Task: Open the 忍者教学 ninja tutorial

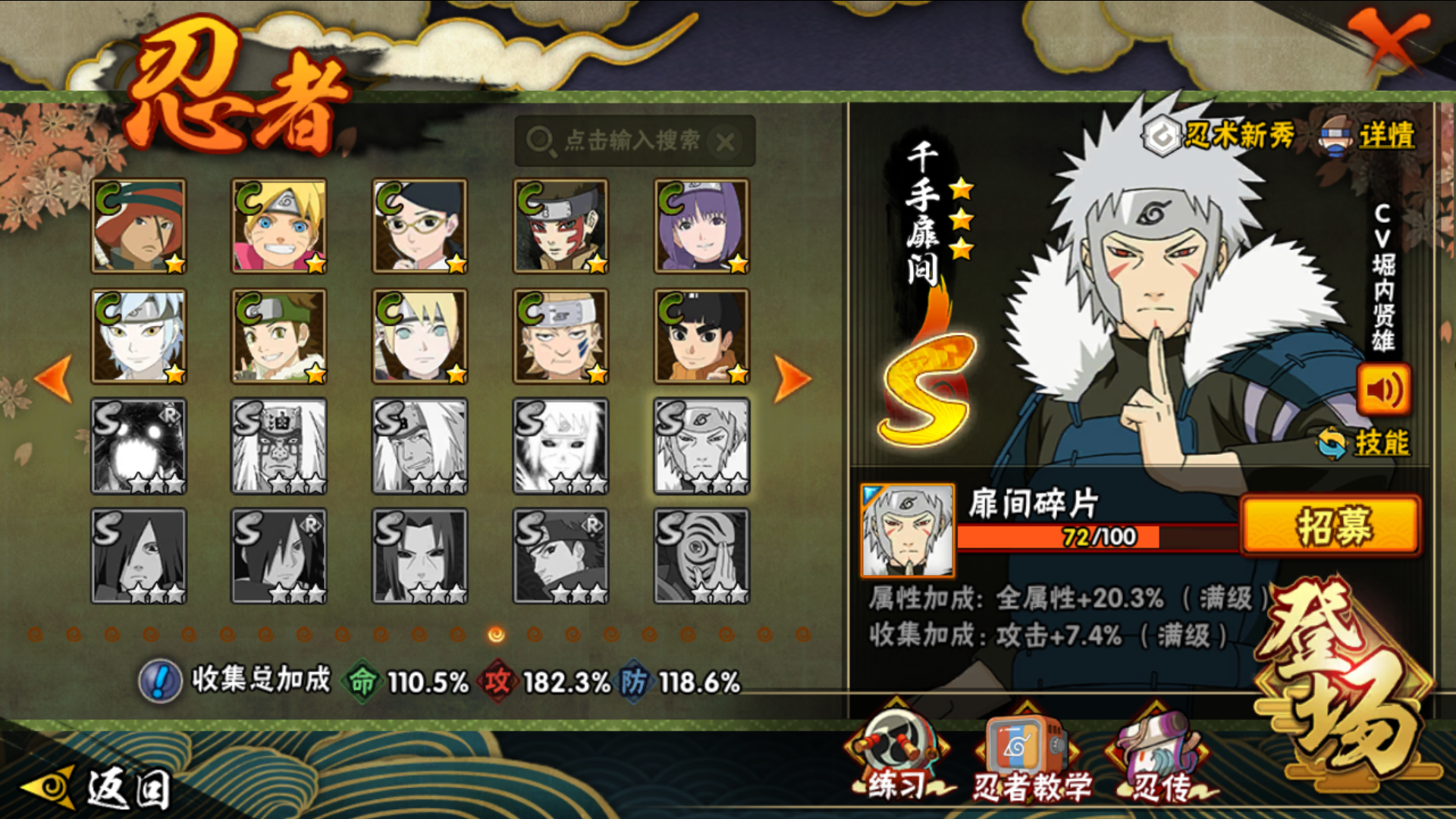Action: pyautogui.click(x=1030, y=758)
